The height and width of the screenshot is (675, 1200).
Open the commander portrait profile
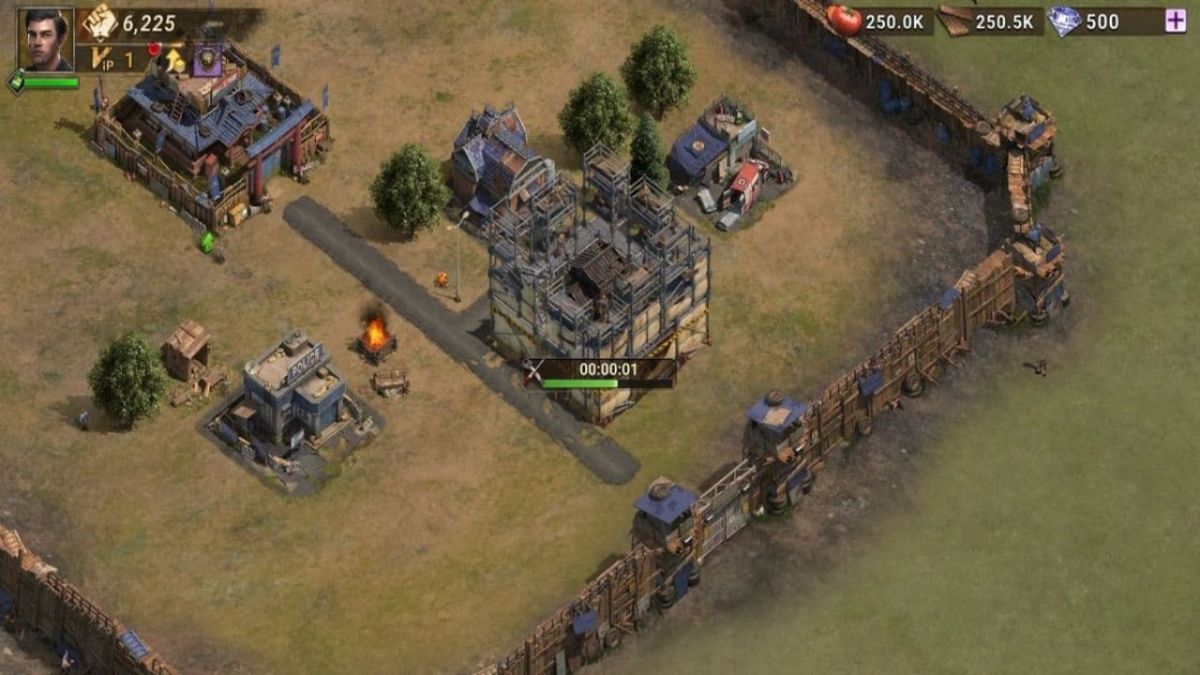point(45,39)
